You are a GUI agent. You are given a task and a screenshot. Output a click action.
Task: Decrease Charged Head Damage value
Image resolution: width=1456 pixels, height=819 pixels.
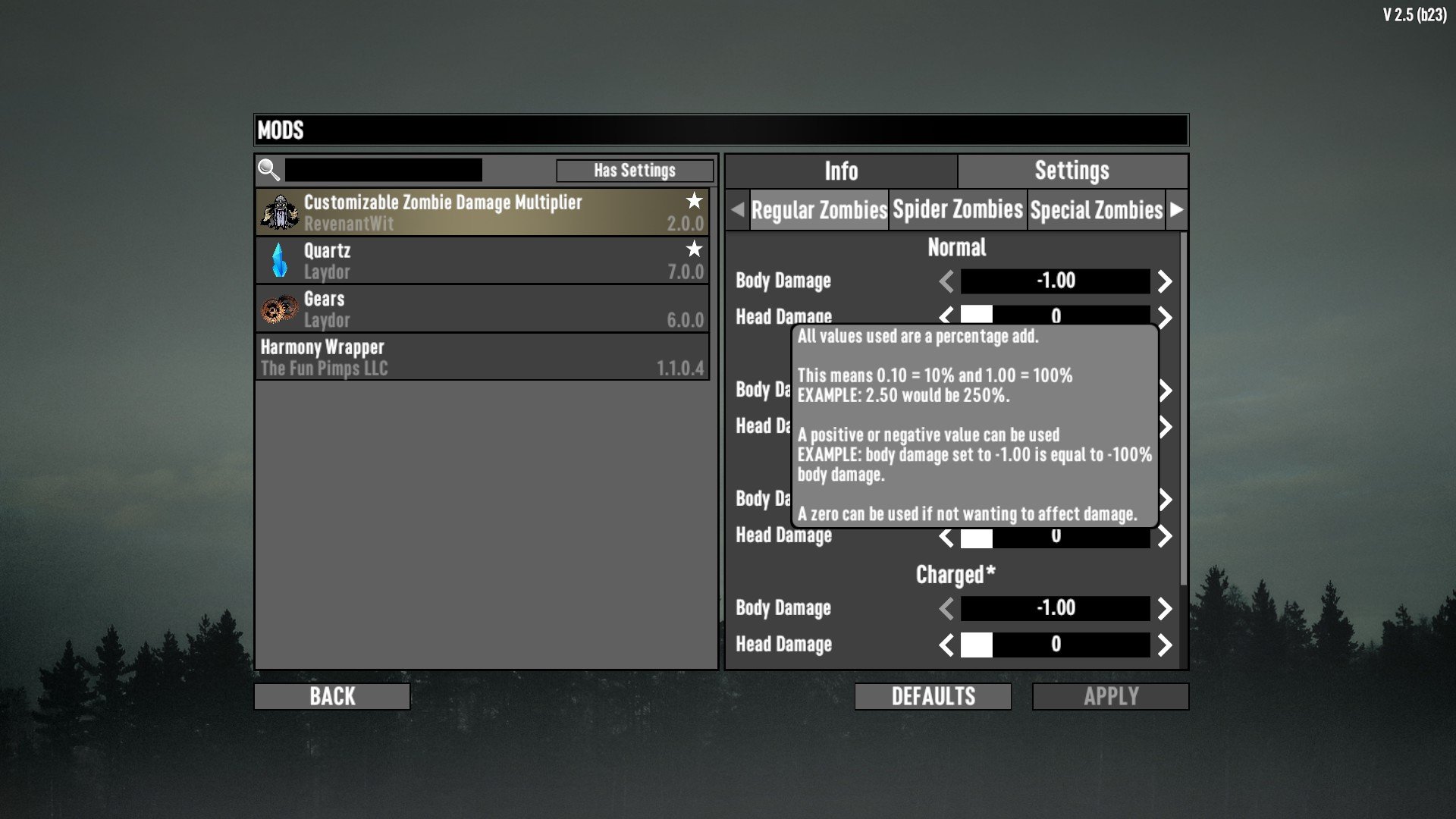pos(946,645)
